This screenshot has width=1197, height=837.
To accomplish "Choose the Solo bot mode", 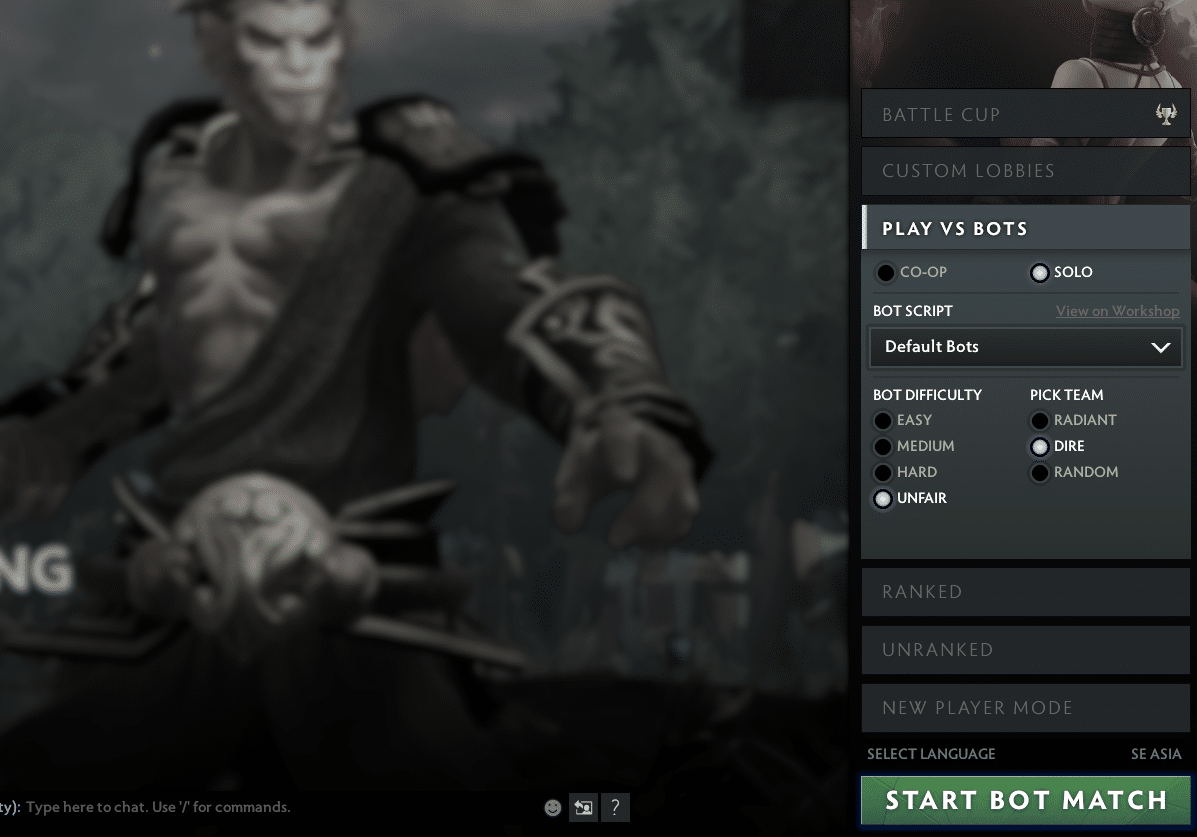I will (x=1040, y=273).
